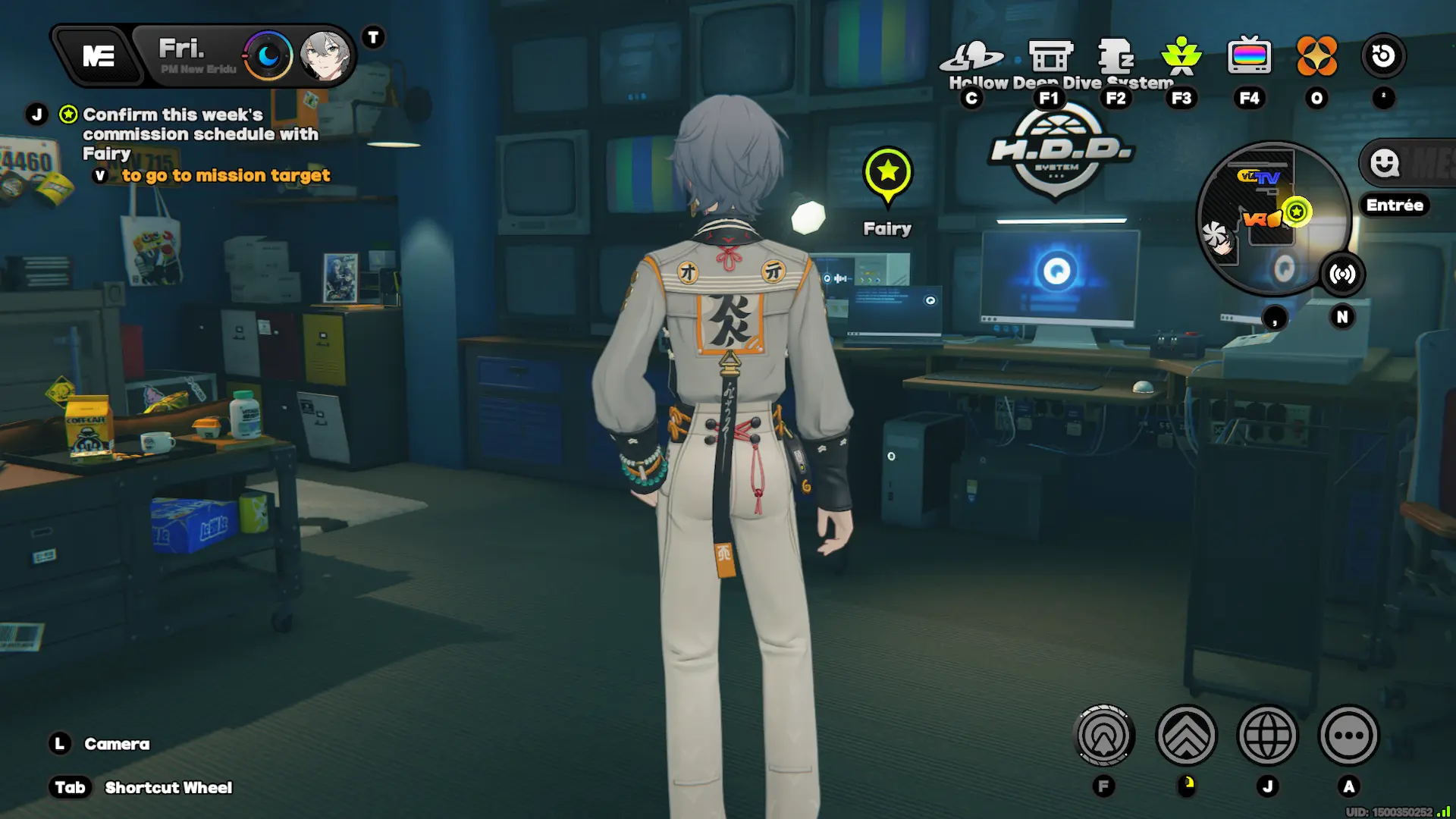Click 'to go to mission target'
Image resolution: width=1456 pixels, height=819 pixels.
[x=224, y=175]
